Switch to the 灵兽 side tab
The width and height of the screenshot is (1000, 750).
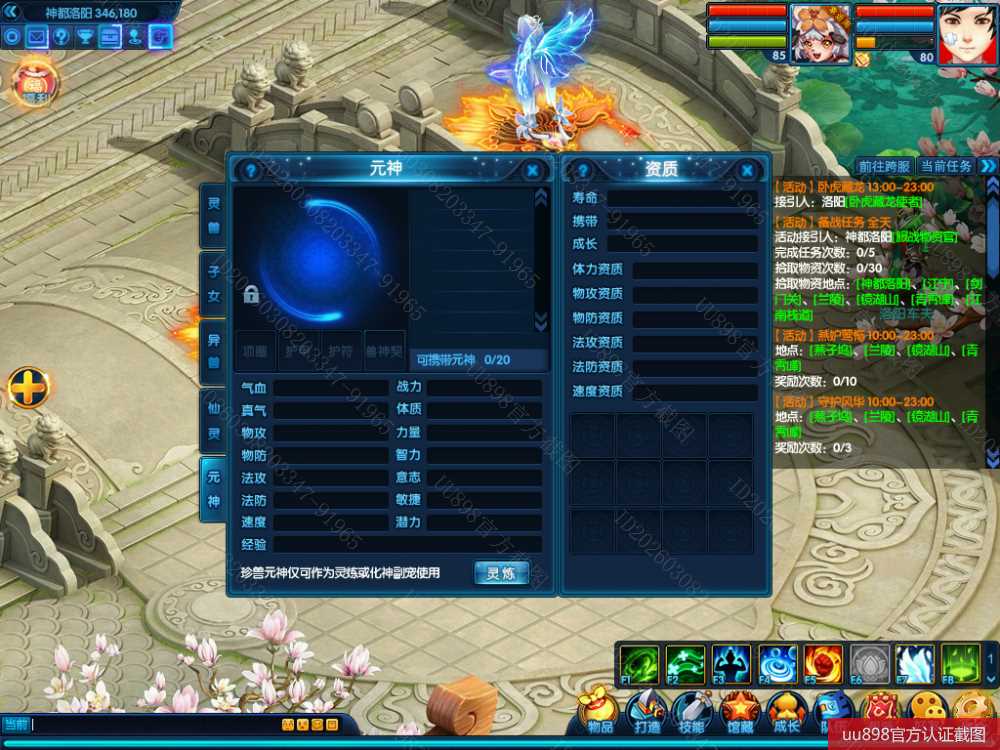[213, 215]
